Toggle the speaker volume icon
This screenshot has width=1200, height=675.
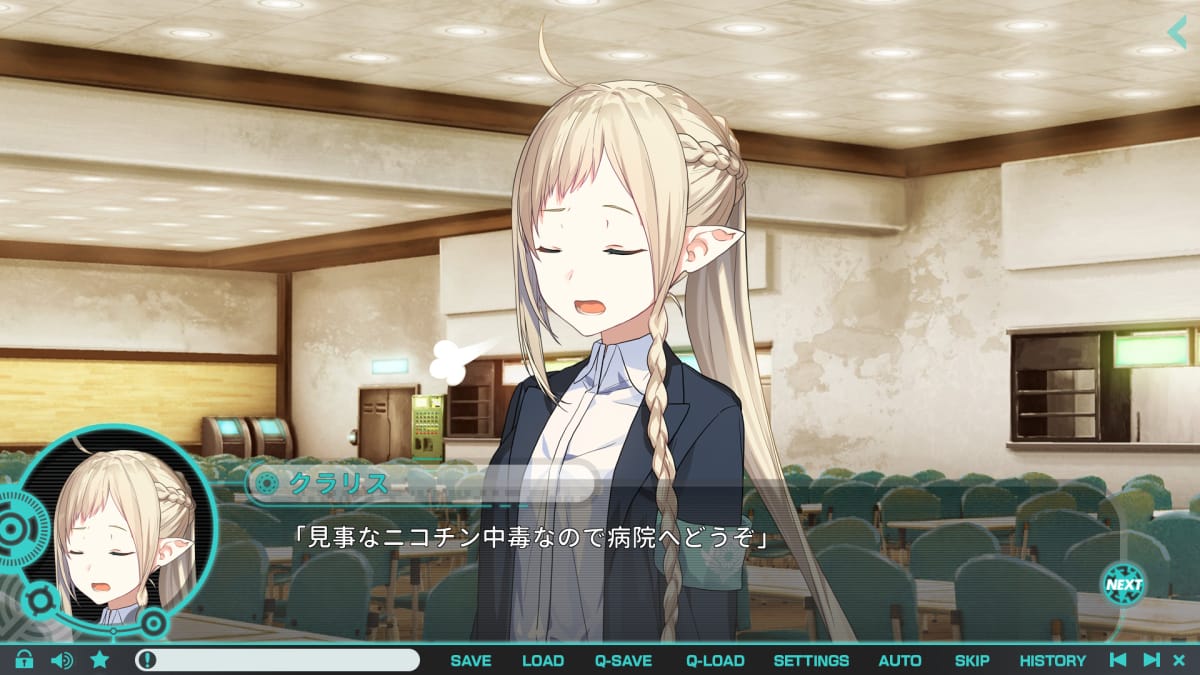coord(62,660)
